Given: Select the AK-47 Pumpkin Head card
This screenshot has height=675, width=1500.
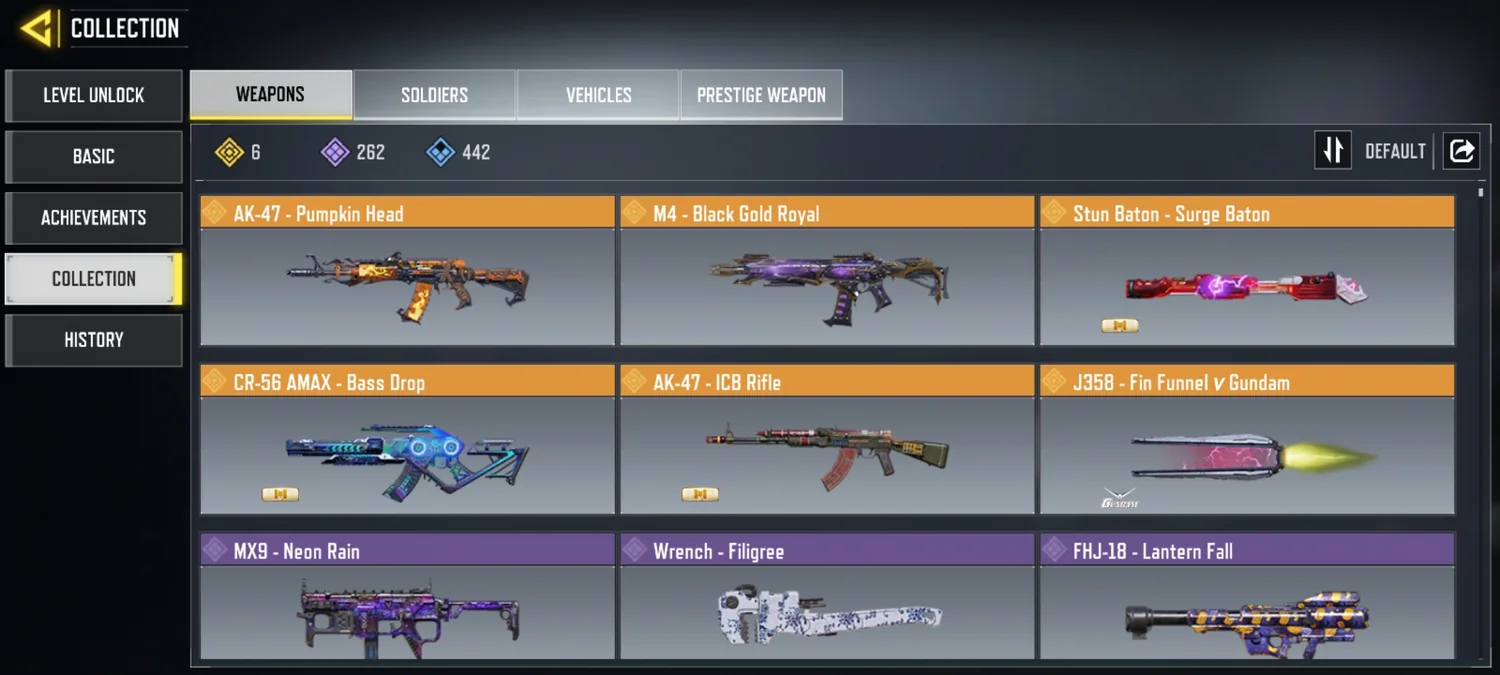Looking at the screenshot, I should coord(407,272).
